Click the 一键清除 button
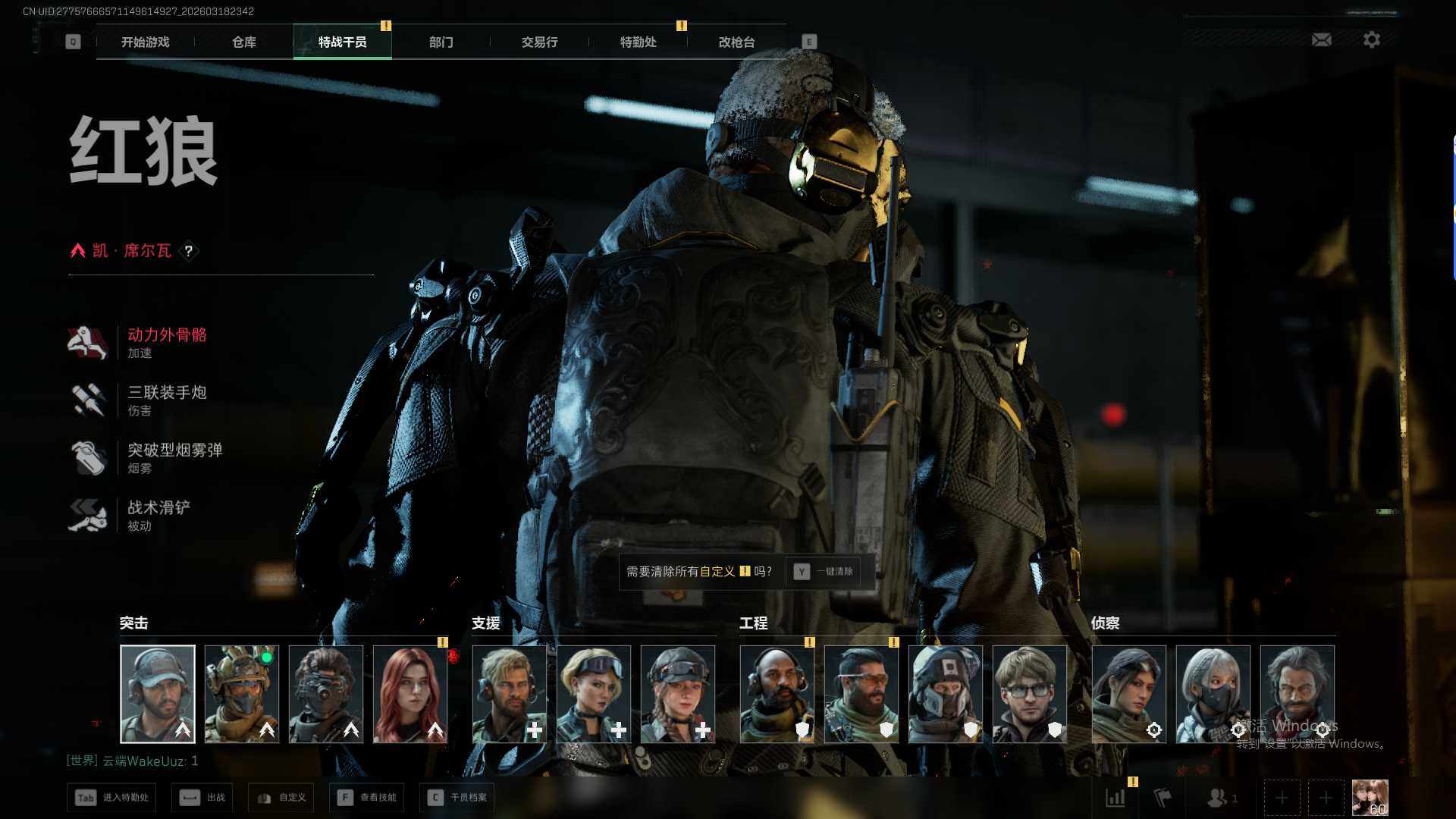The height and width of the screenshot is (819, 1456). (824, 571)
